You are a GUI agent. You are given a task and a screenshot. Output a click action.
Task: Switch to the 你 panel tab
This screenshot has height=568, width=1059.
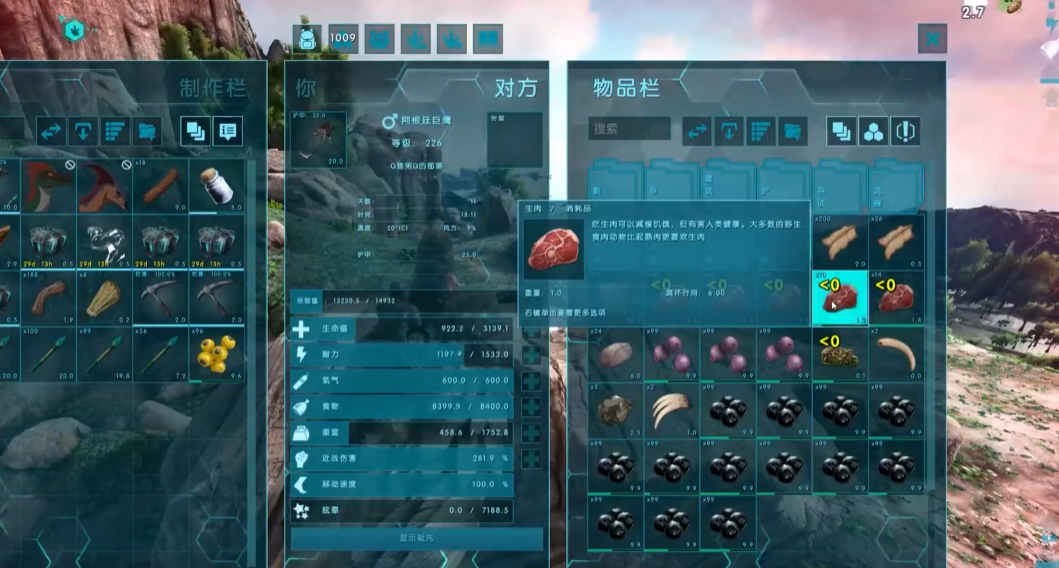point(305,88)
